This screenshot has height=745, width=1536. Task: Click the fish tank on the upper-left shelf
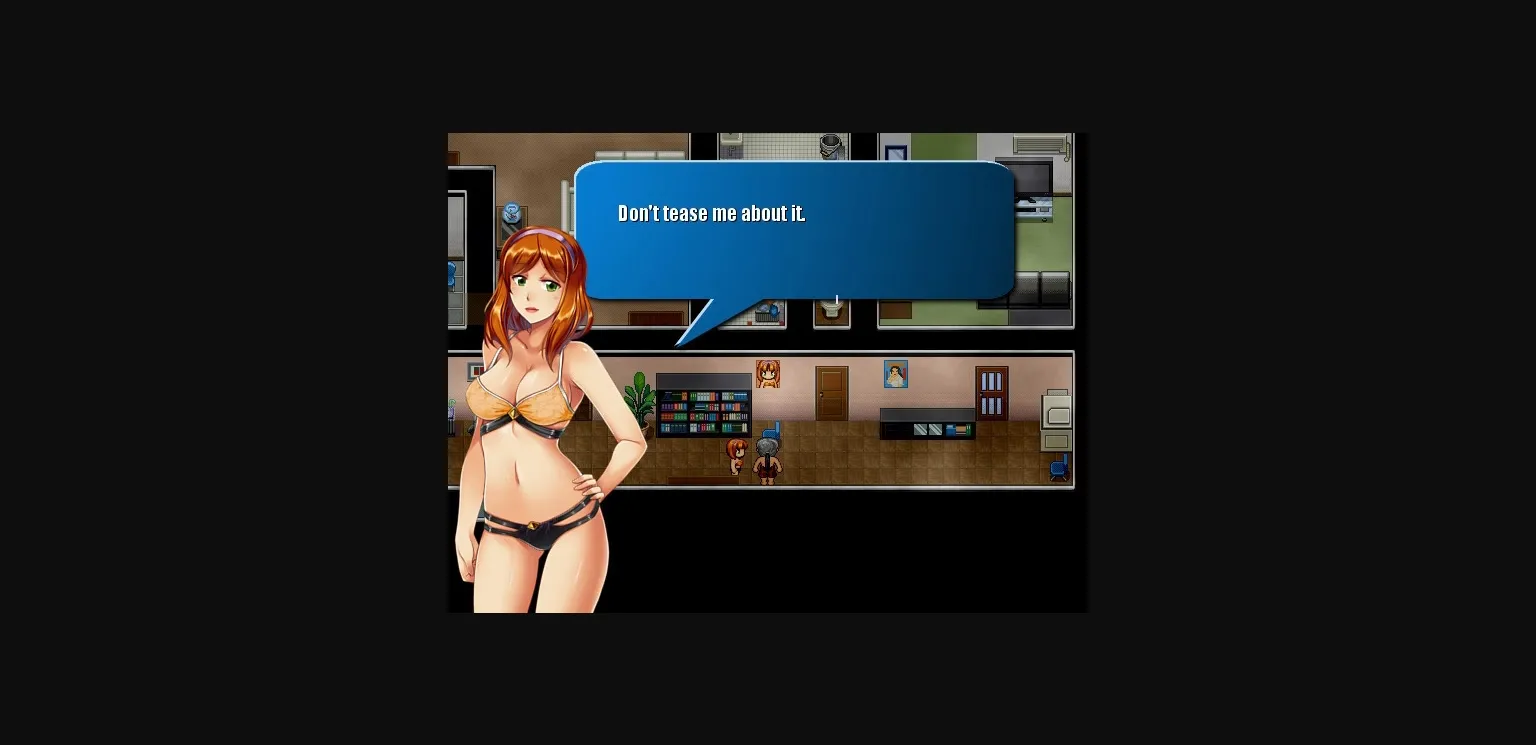(510, 211)
